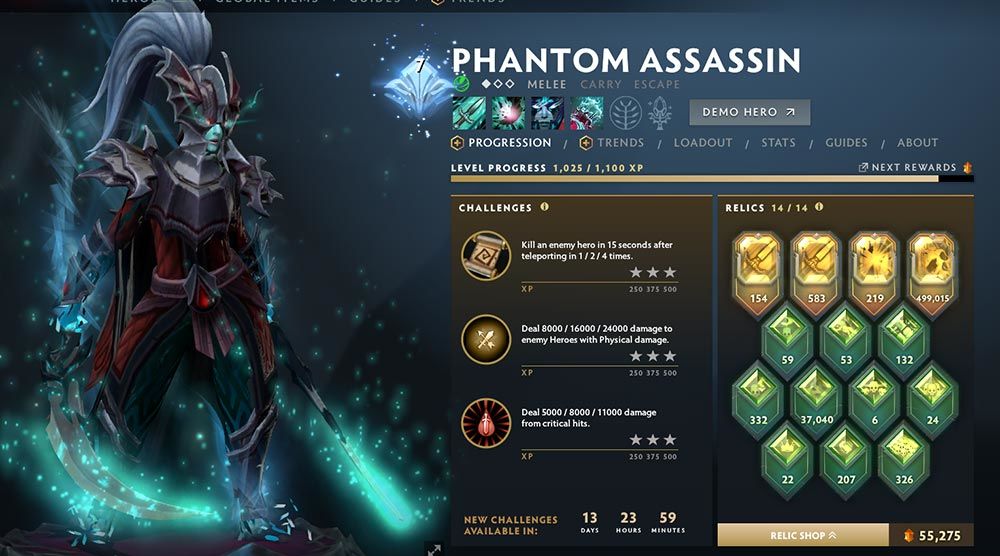Choose the gold relic with count 583
Image resolution: width=1000 pixels, height=556 pixels.
click(x=816, y=263)
